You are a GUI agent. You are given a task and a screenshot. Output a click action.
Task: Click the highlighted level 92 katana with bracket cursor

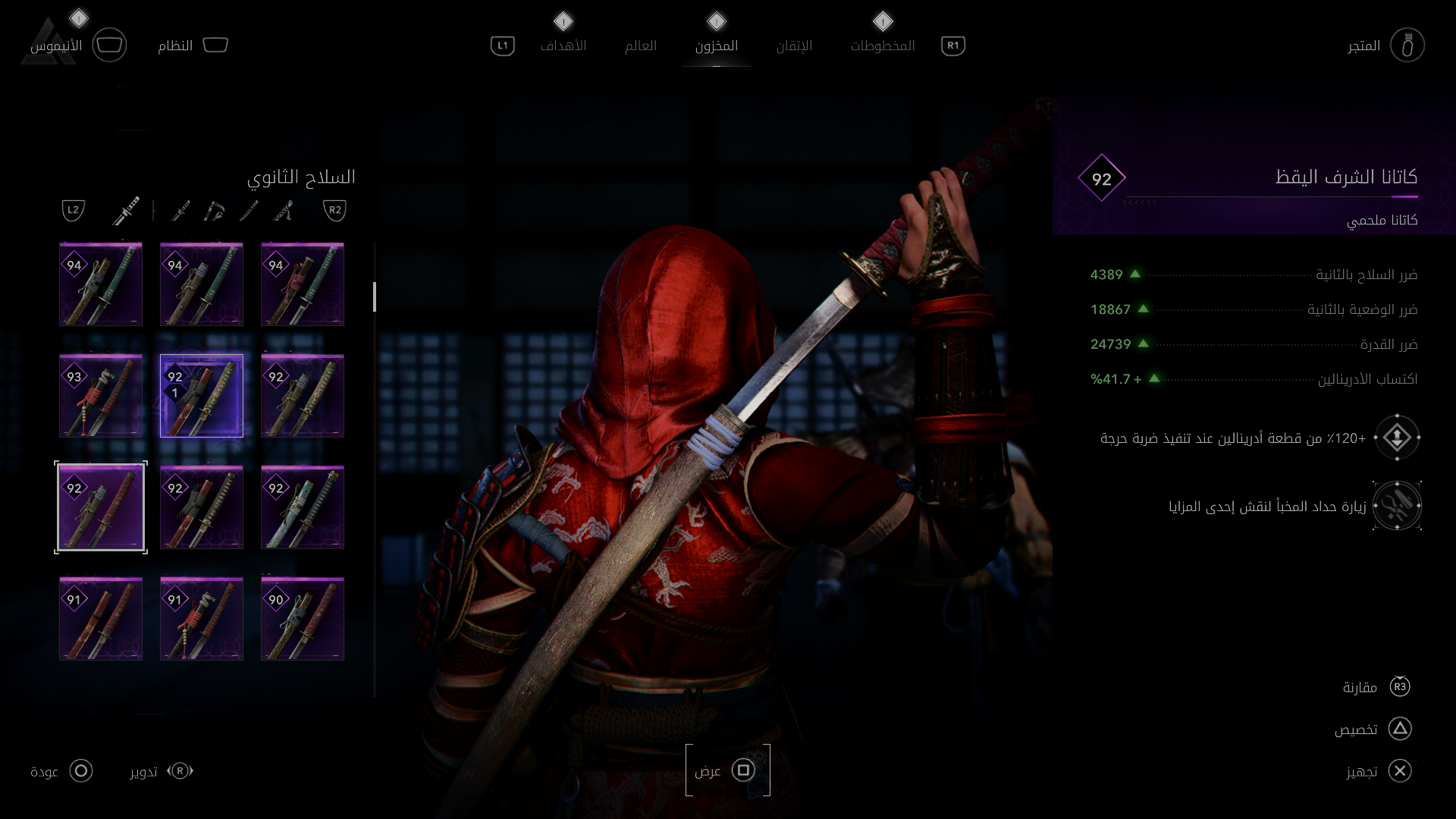[101, 507]
